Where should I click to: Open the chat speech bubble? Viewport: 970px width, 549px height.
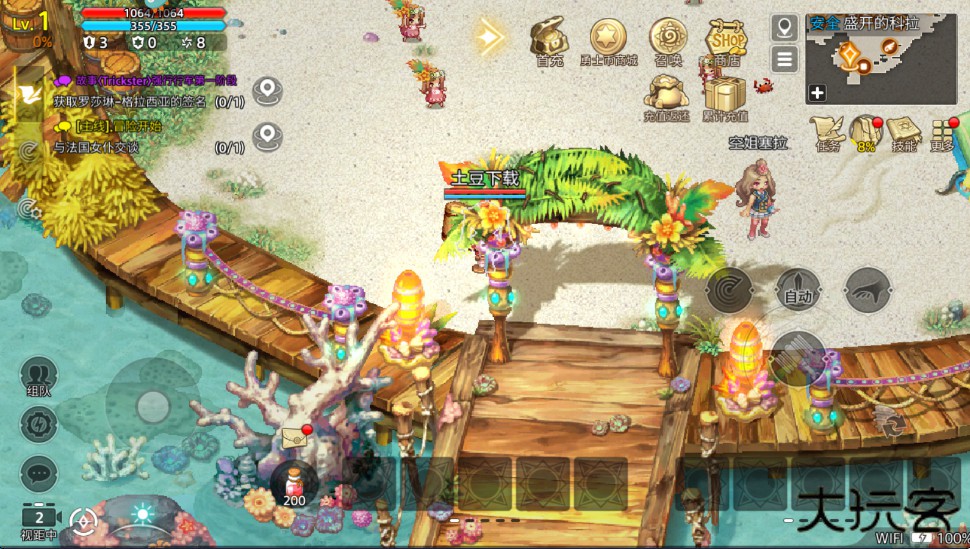coord(39,472)
